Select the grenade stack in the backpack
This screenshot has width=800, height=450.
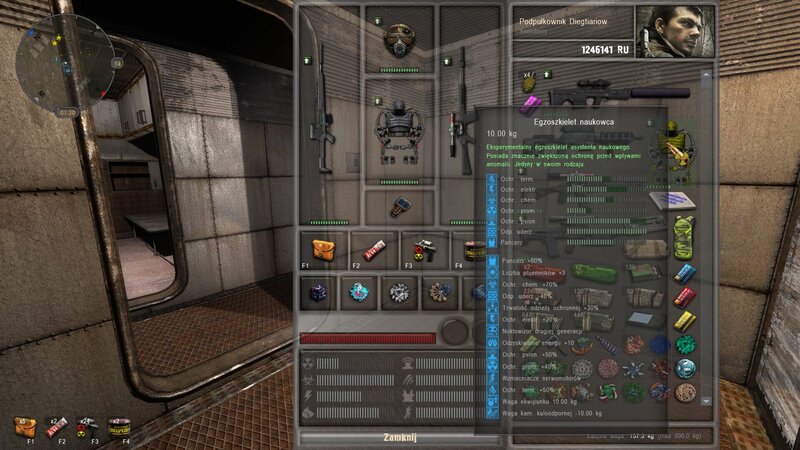pyautogui.click(x=530, y=86)
